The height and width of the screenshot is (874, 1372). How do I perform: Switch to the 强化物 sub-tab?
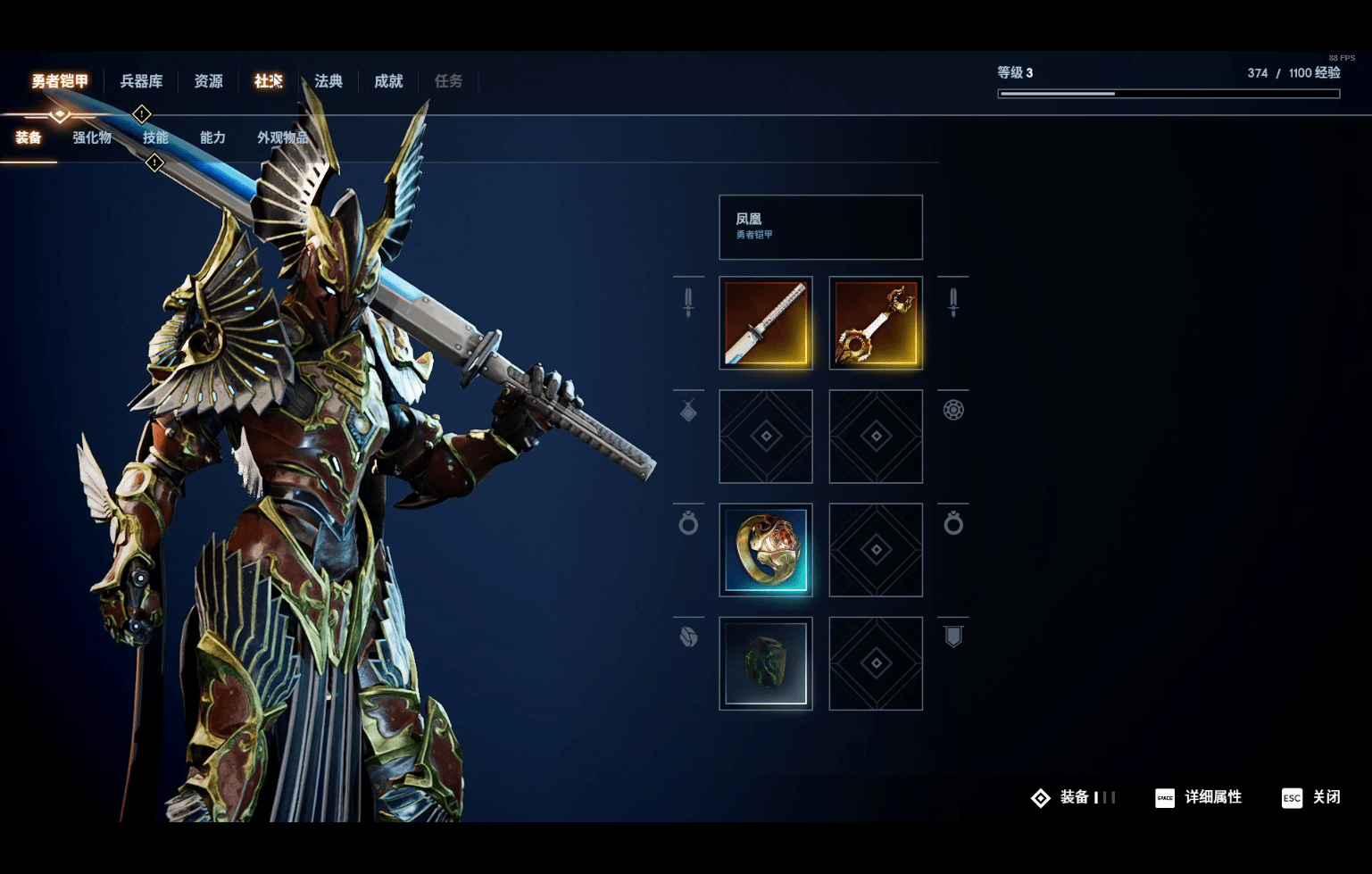pos(92,137)
